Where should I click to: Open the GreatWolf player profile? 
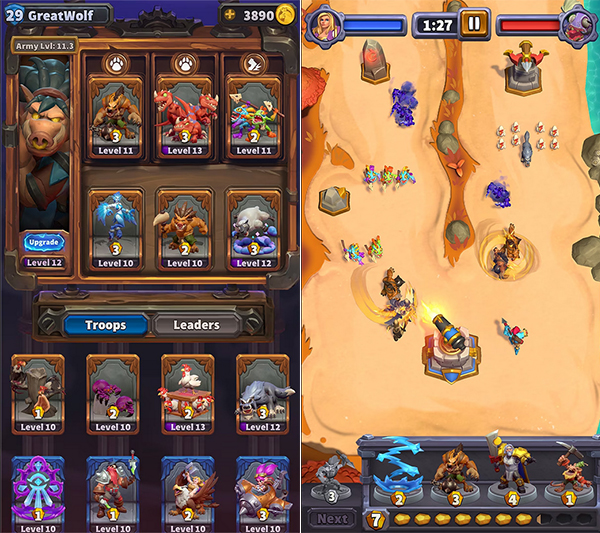[x=58, y=15]
